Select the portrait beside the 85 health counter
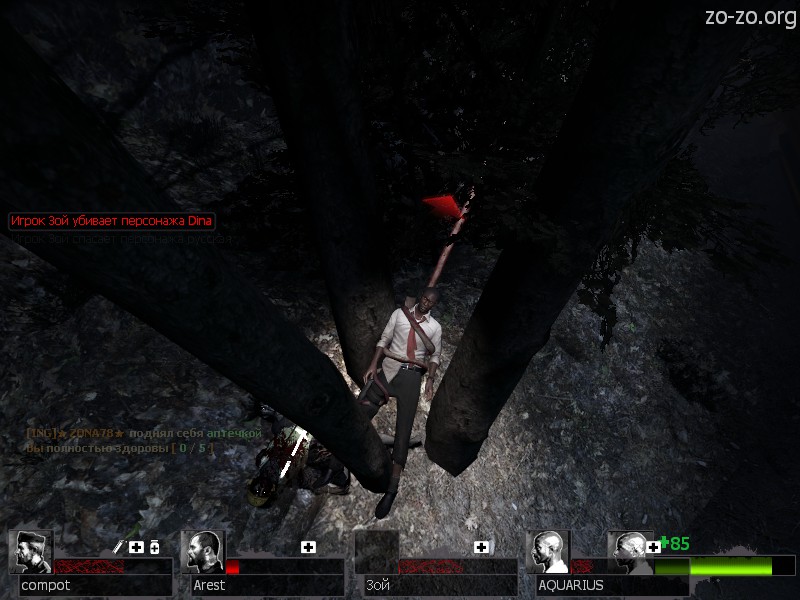 pyautogui.click(x=630, y=550)
